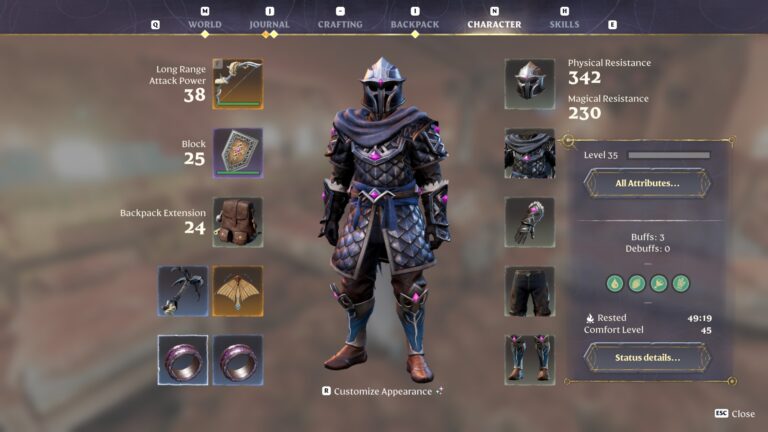This screenshot has width=768, height=432.
Task: Select the gloves equipment slot
Action: click(x=530, y=222)
